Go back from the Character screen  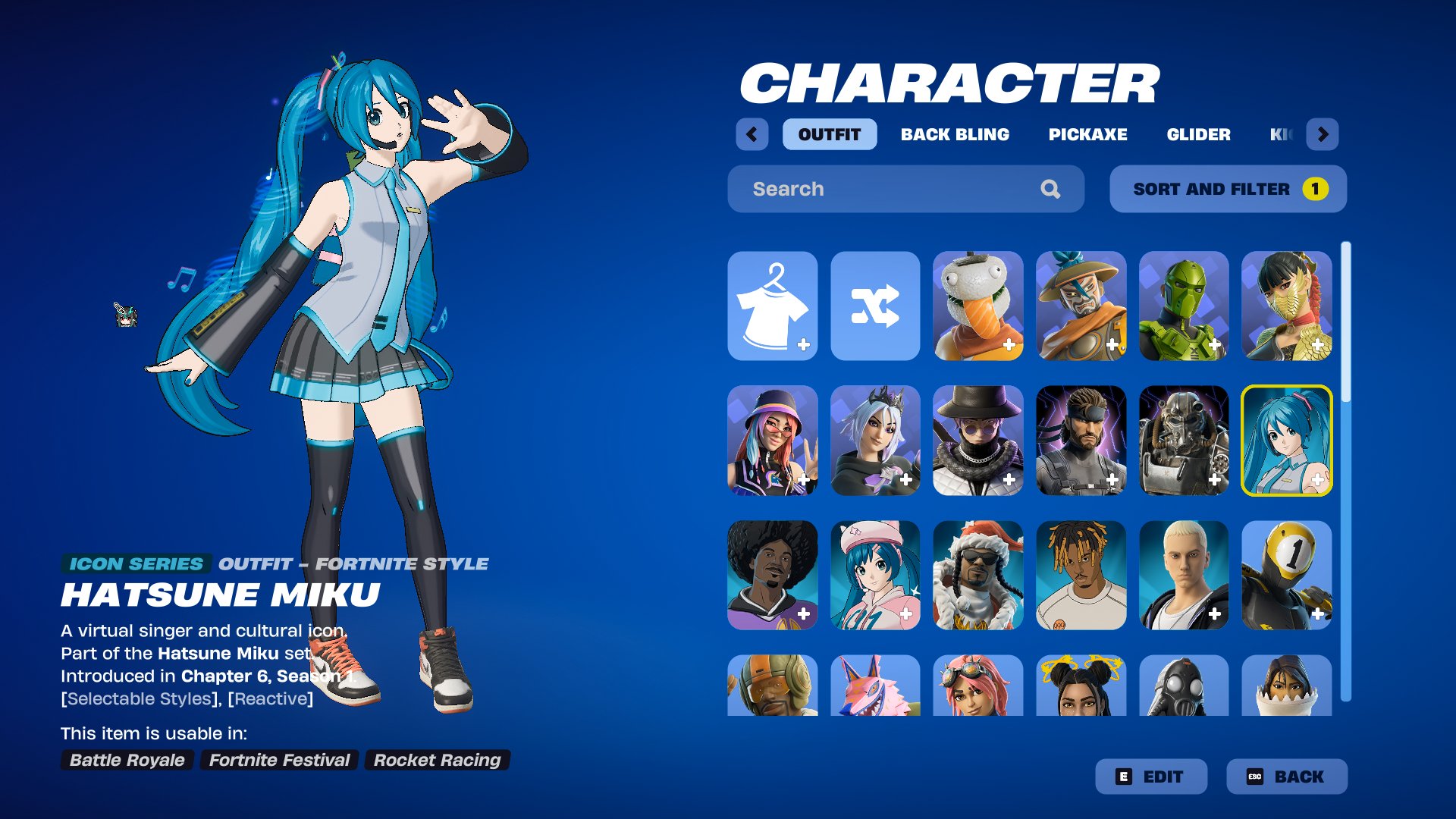(x=1286, y=777)
